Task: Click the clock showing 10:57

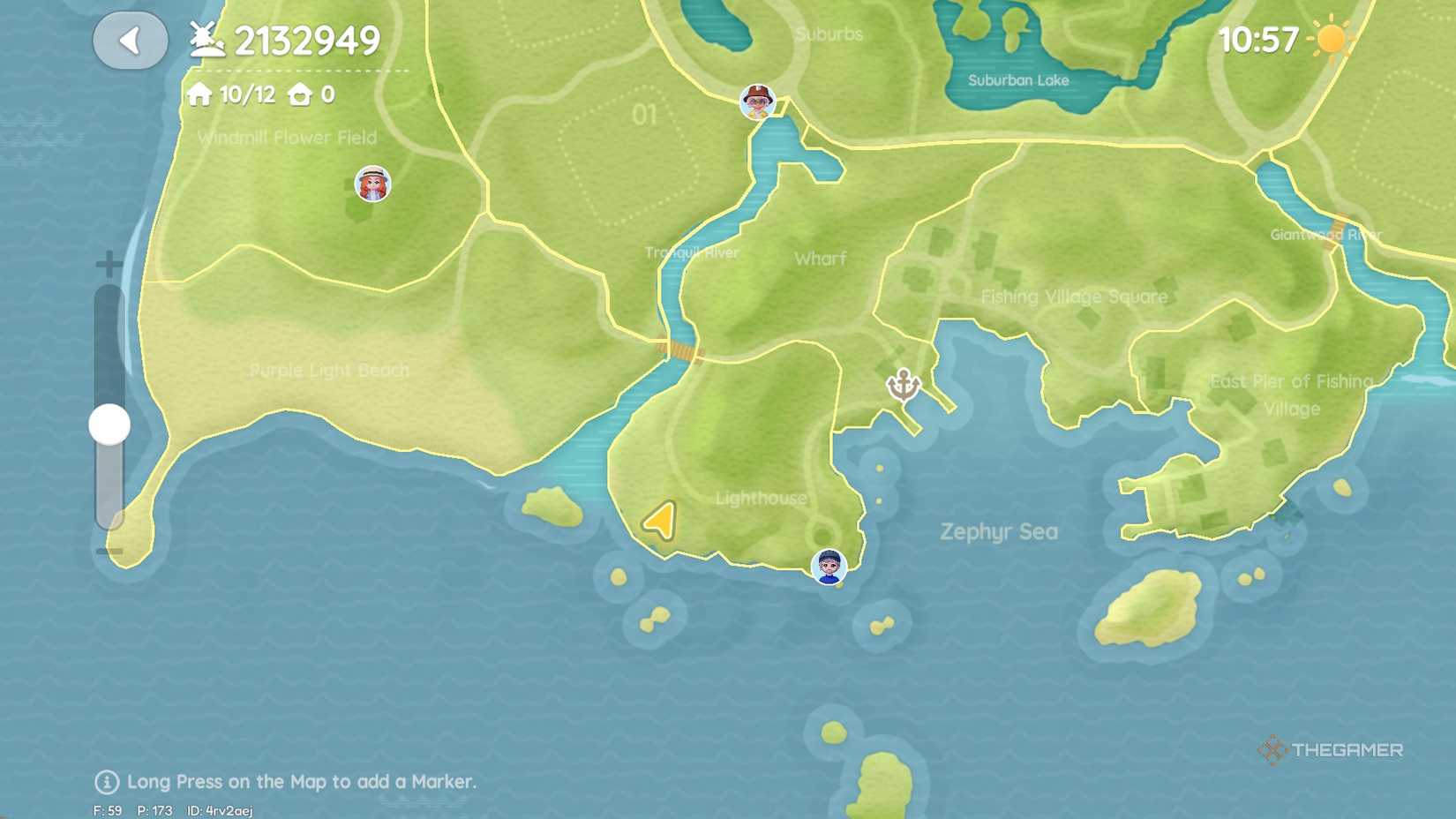Action: [1257, 39]
